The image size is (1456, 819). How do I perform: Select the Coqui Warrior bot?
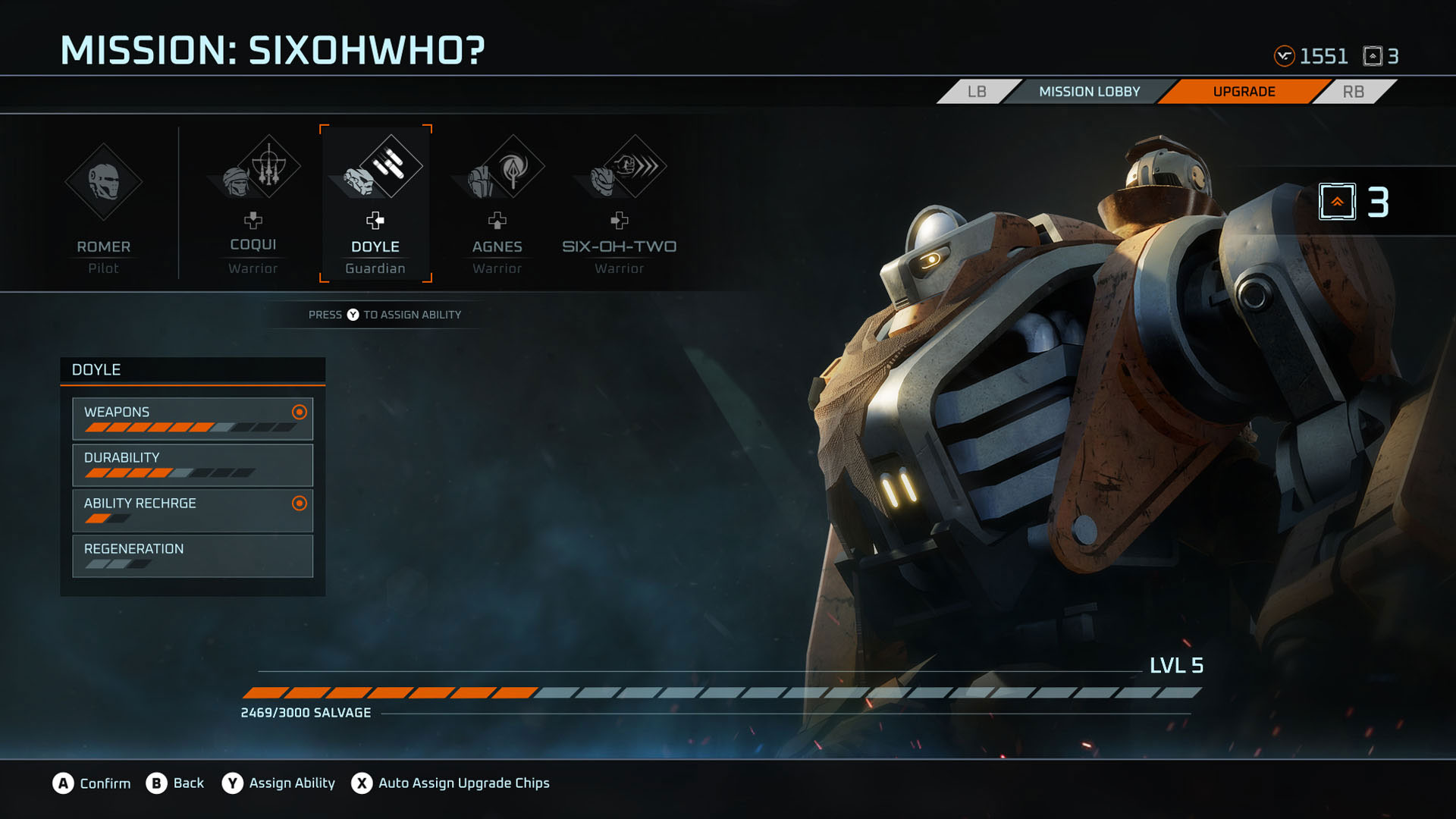click(253, 205)
